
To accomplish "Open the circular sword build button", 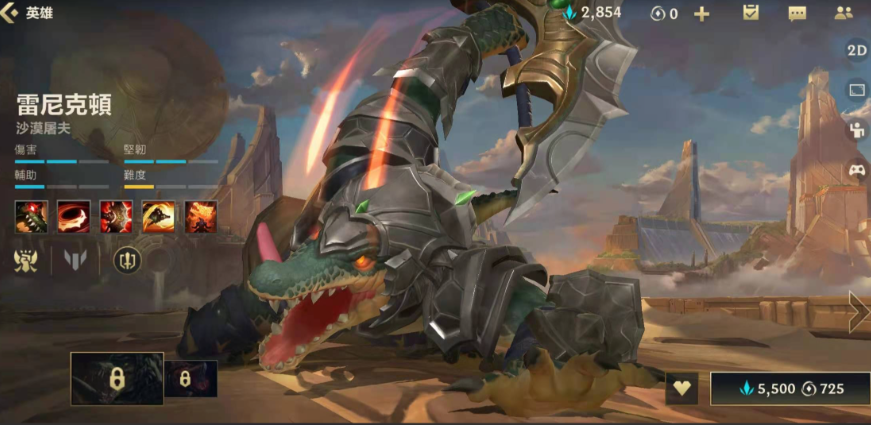I will pyautogui.click(x=127, y=260).
